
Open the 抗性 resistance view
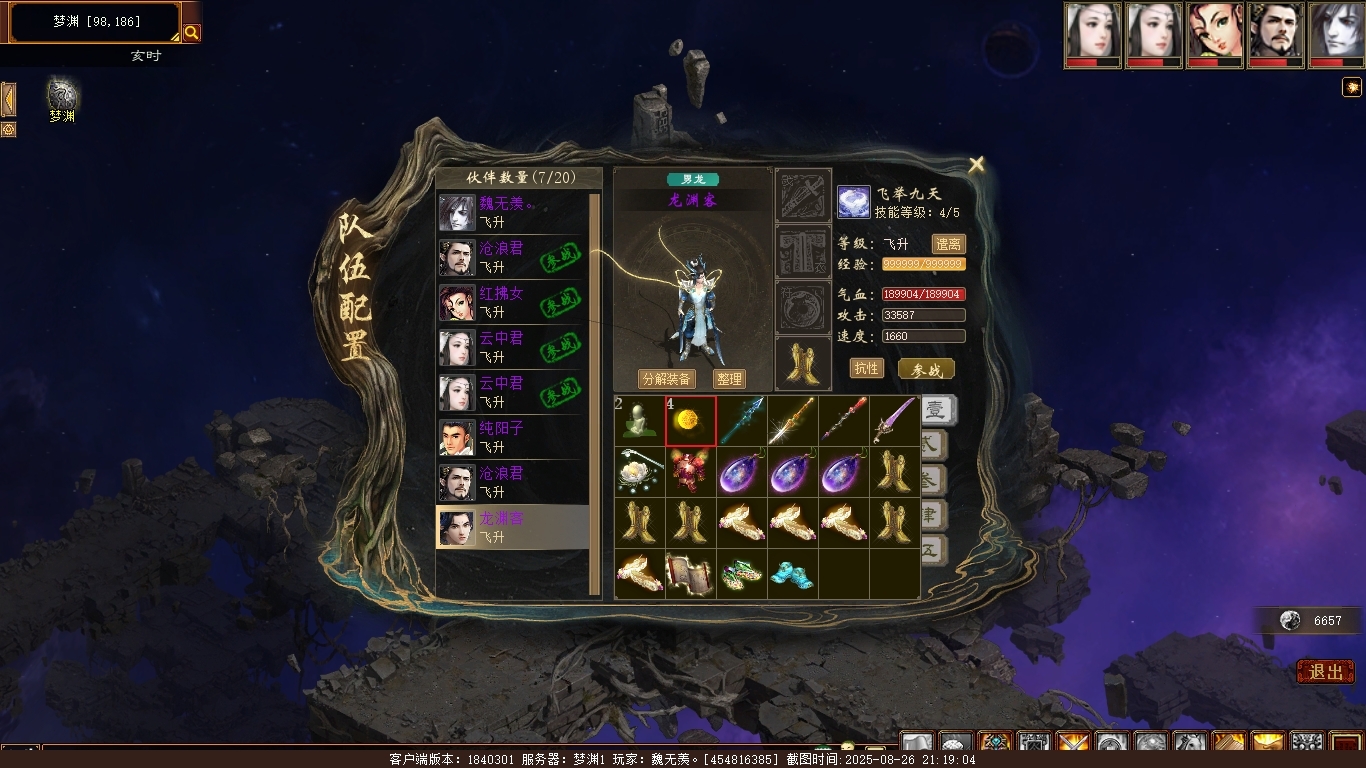pos(866,368)
